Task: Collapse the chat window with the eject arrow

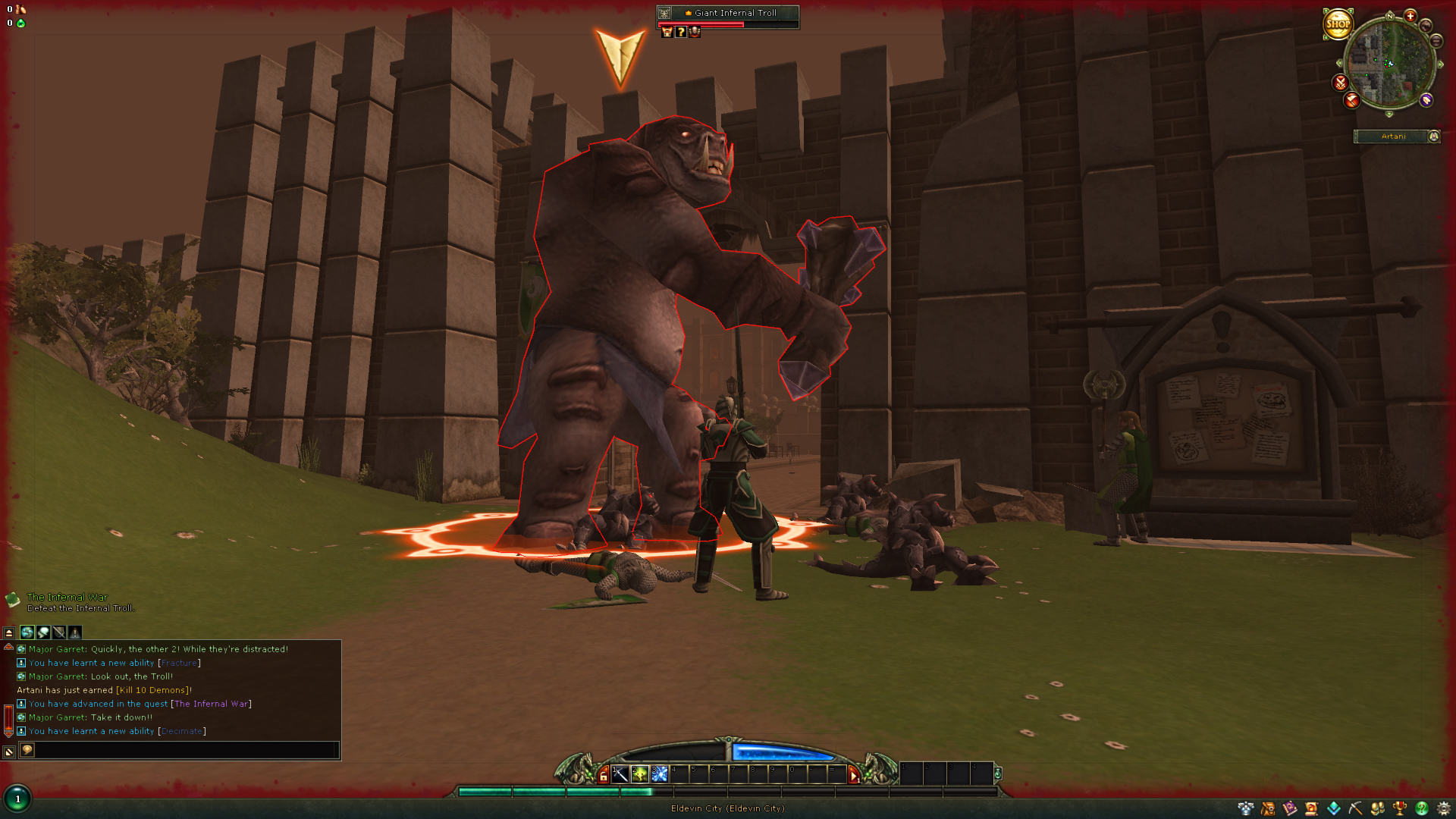Action: pyautogui.click(x=9, y=632)
